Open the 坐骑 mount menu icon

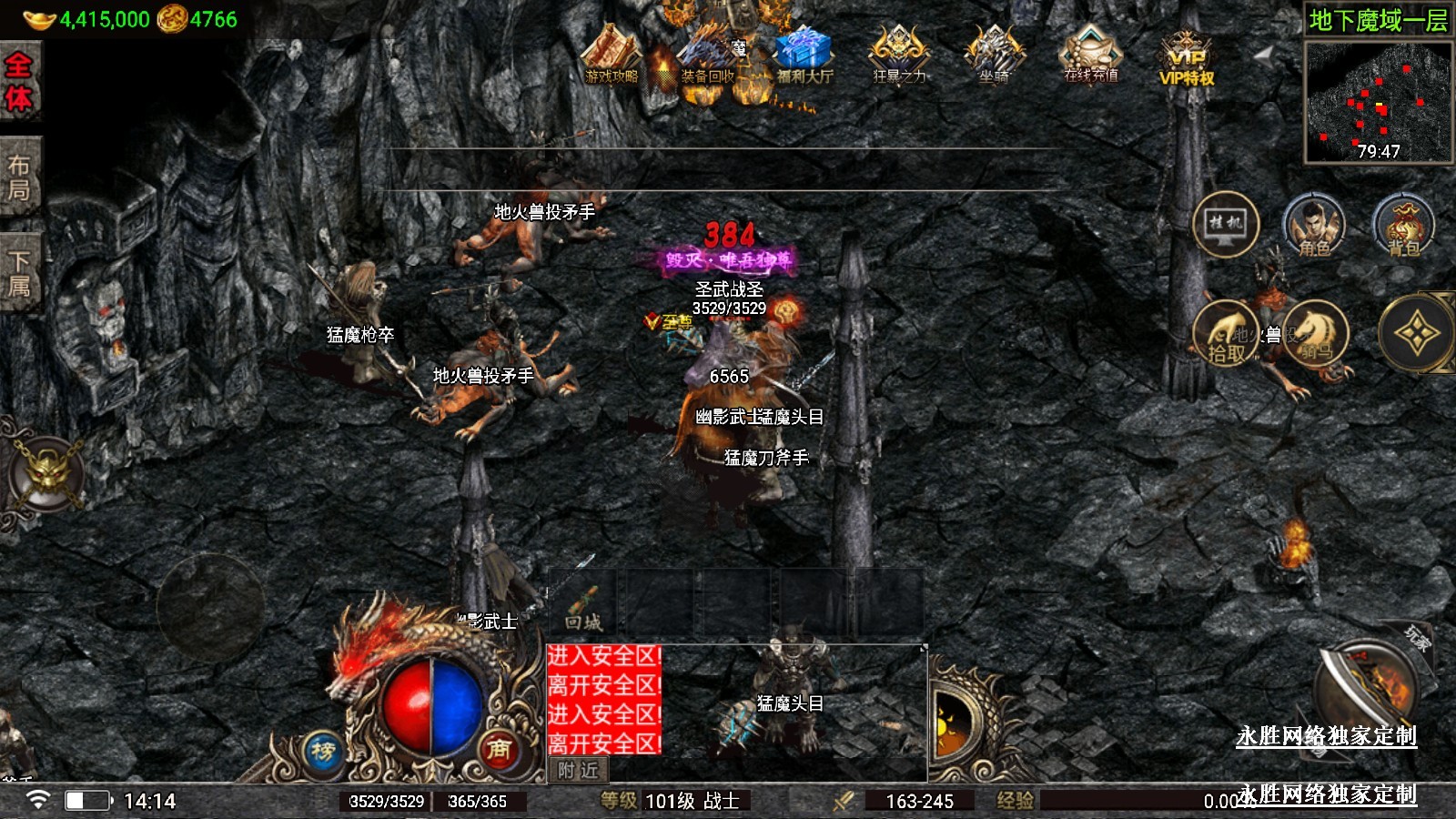coord(994,55)
